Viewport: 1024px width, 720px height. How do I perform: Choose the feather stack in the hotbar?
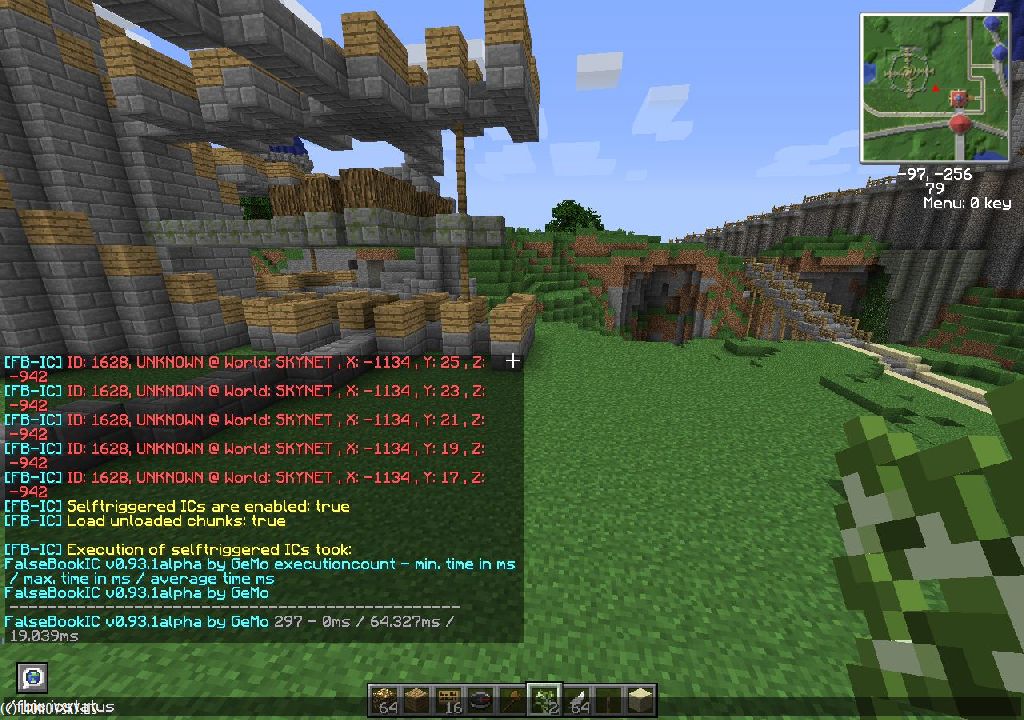point(576,700)
